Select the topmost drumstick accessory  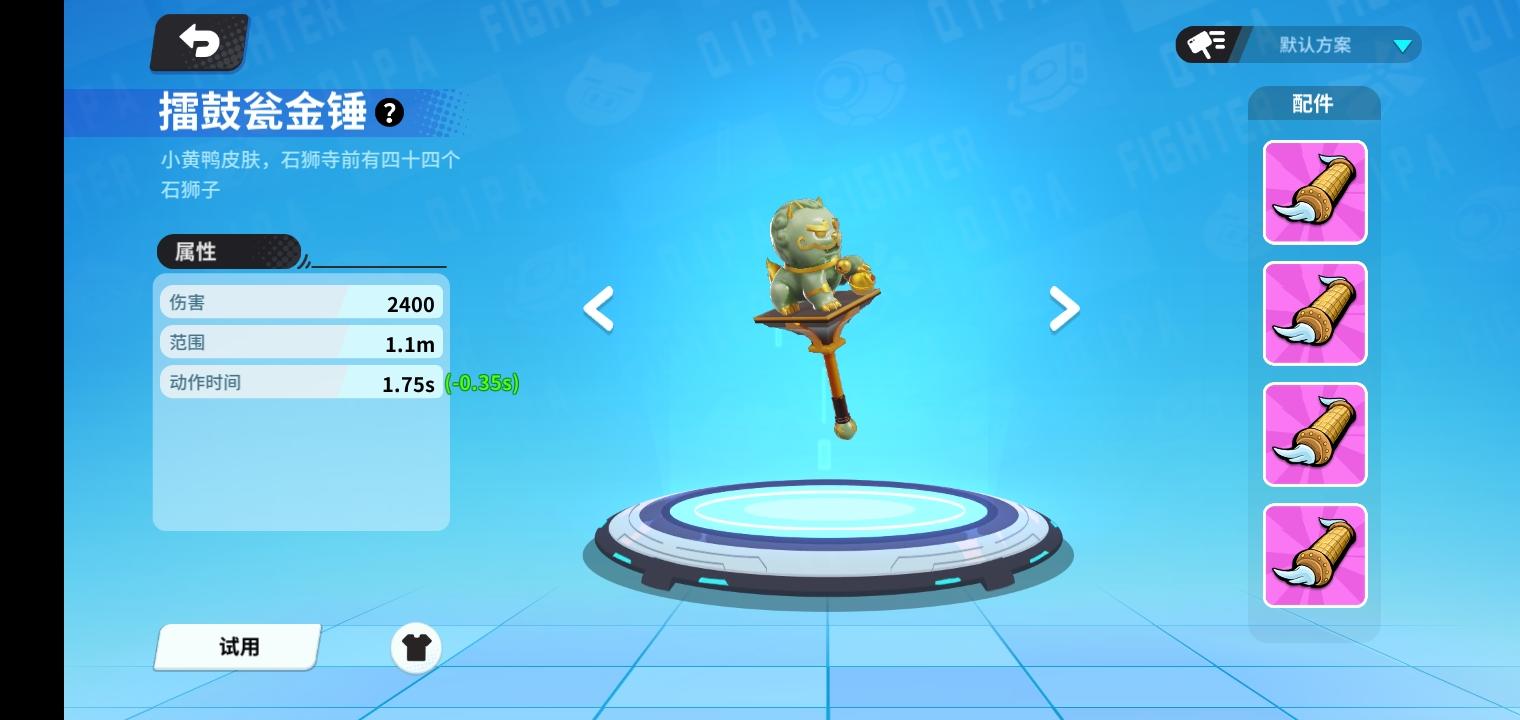[1314, 191]
